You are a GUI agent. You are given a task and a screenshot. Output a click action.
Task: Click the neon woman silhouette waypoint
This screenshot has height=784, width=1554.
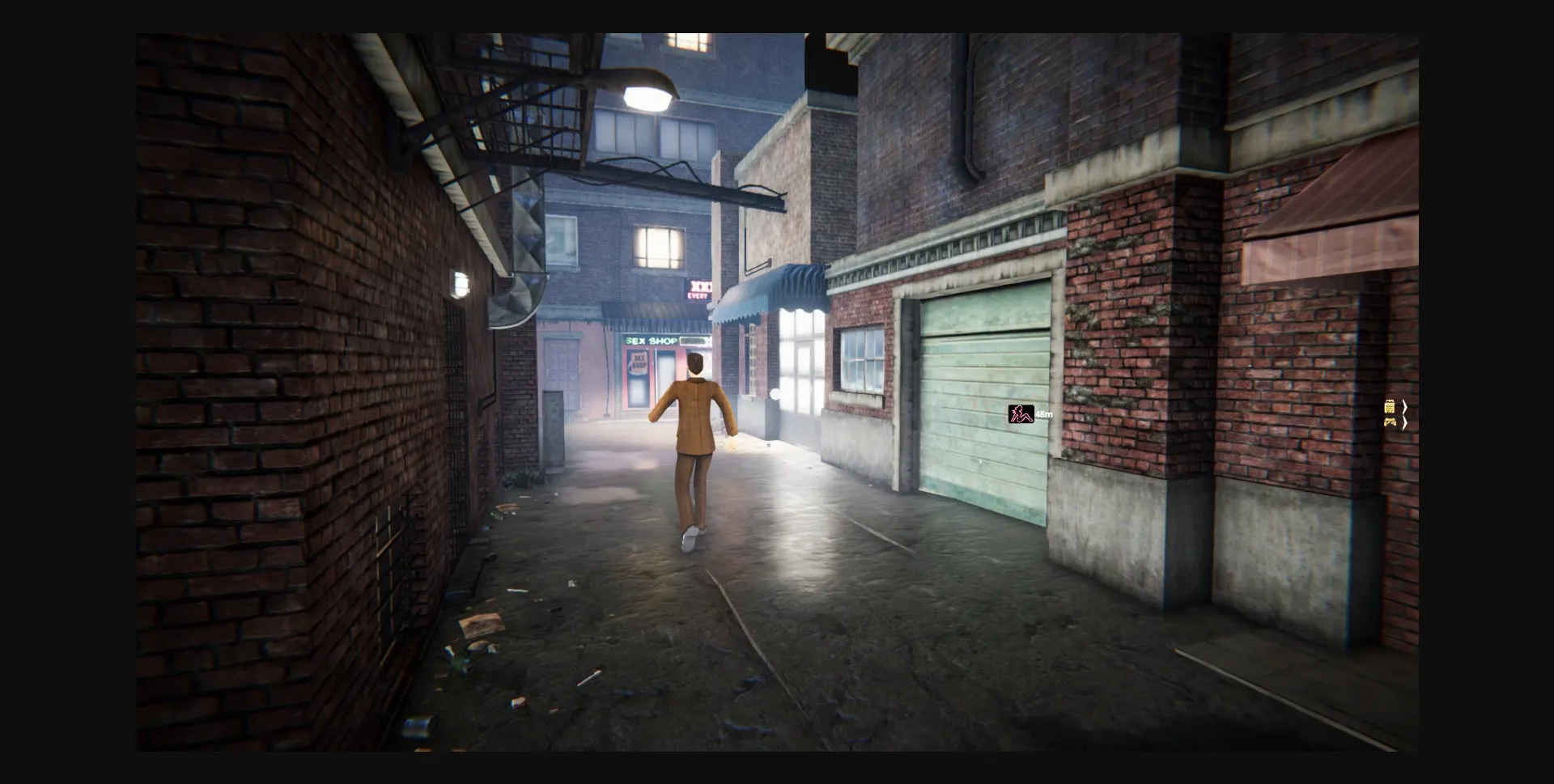pyautogui.click(x=1018, y=414)
